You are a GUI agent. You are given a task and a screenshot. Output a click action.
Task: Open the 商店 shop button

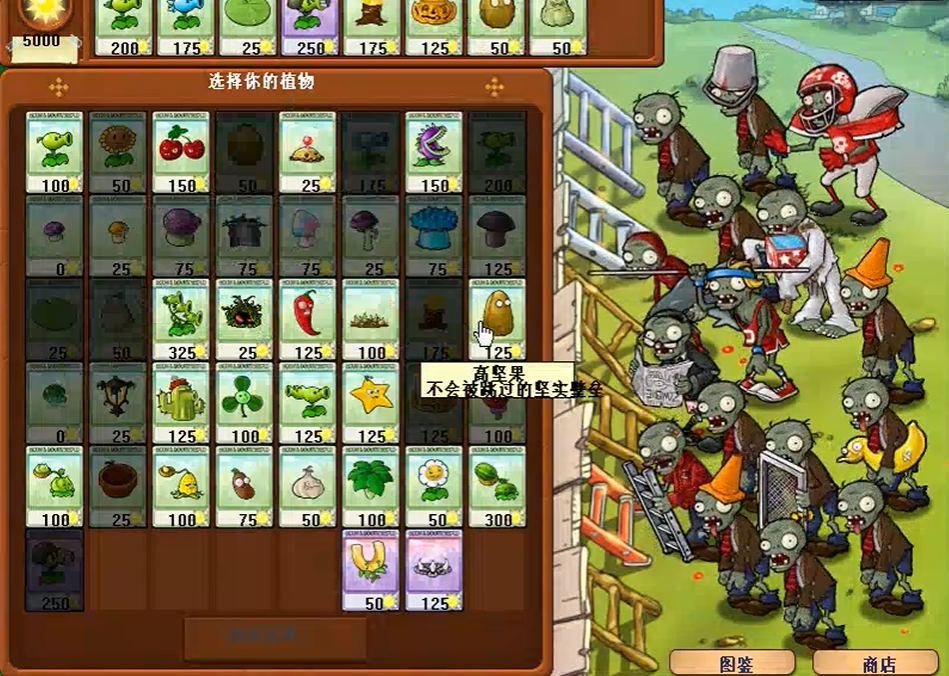(878, 663)
